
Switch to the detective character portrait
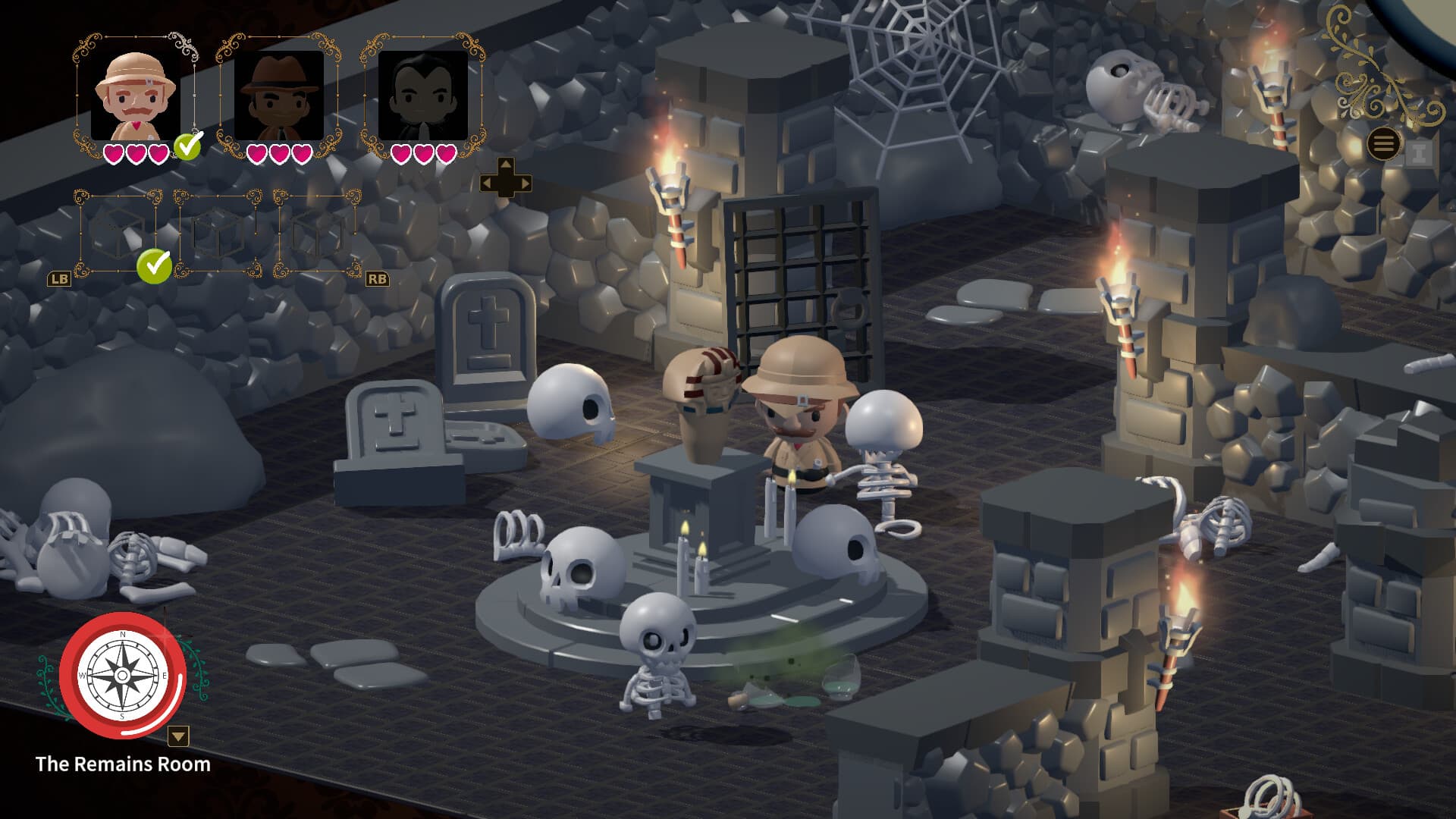point(278,97)
